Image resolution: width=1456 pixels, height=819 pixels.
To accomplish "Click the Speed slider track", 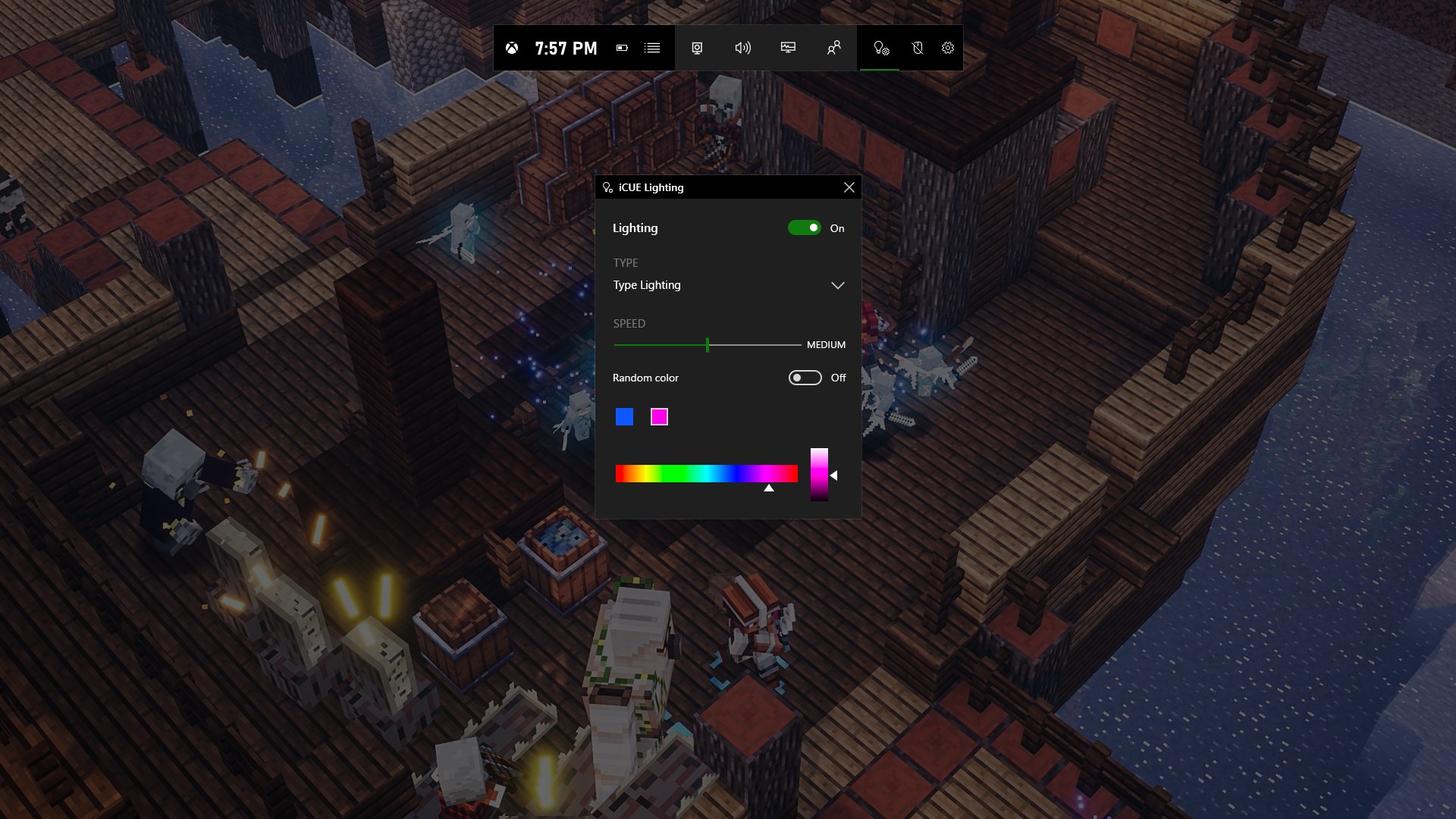I will (x=751, y=344).
